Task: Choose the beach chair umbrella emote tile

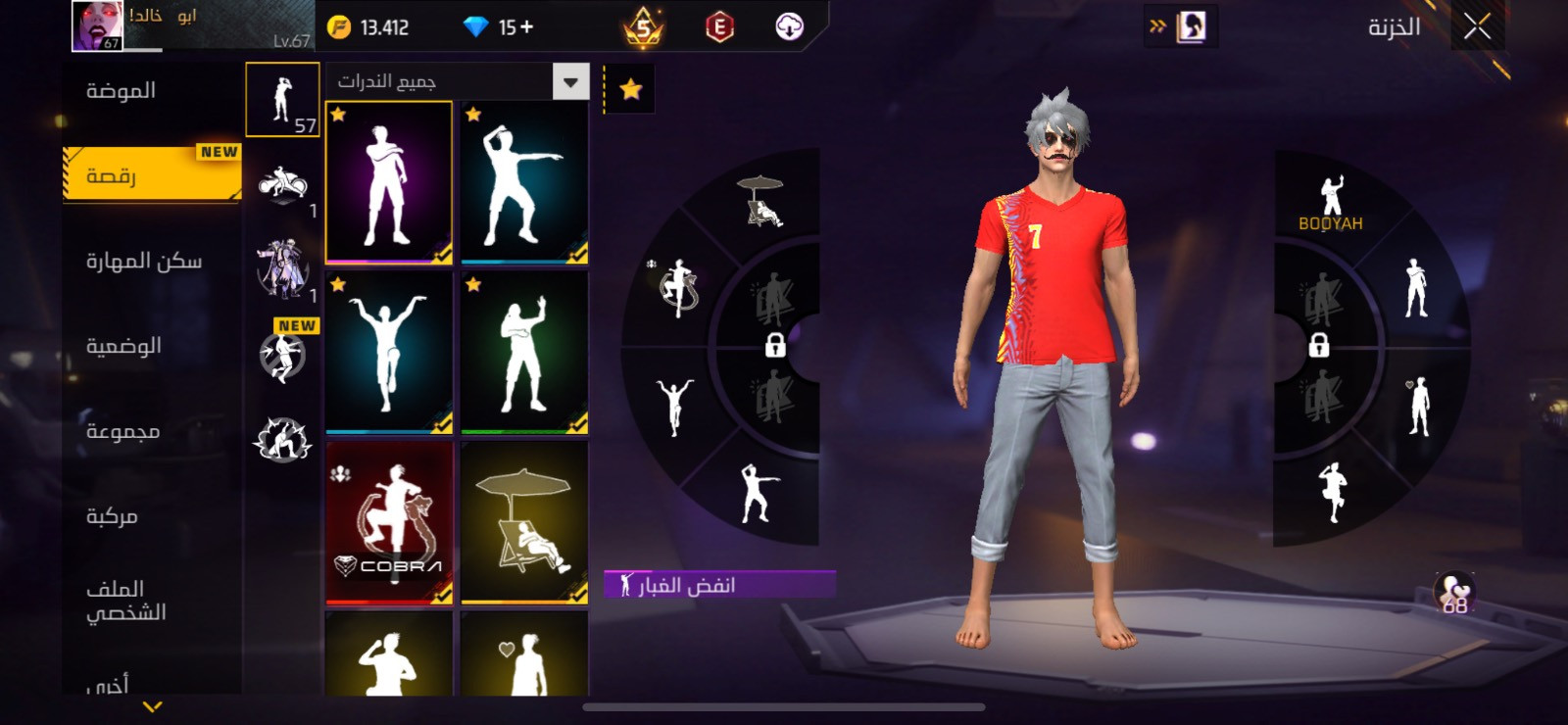Action: (524, 522)
